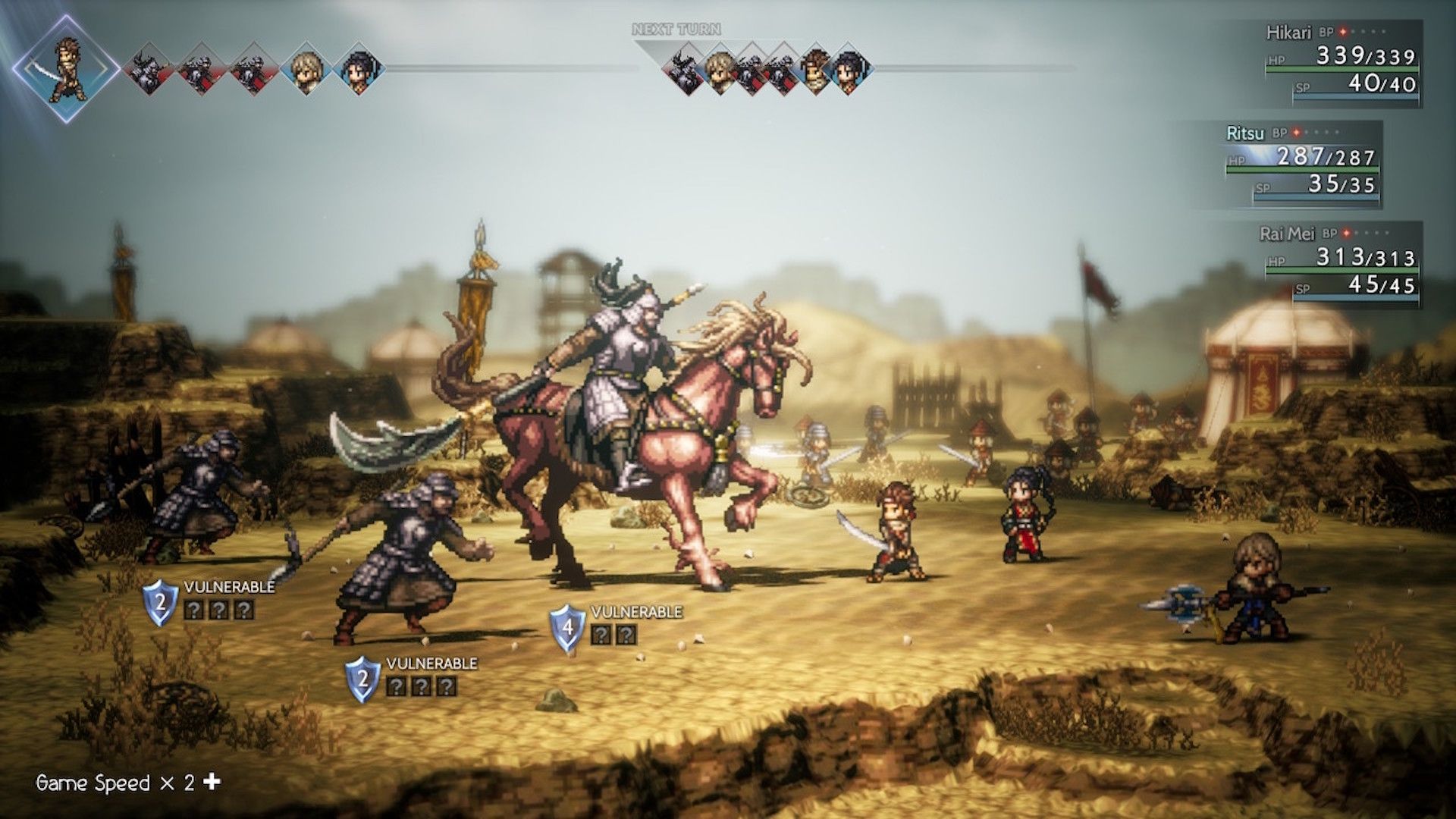Click the last portrait in the Next Turn row
This screenshot has width=1456, height=819.
click(849, 72)
